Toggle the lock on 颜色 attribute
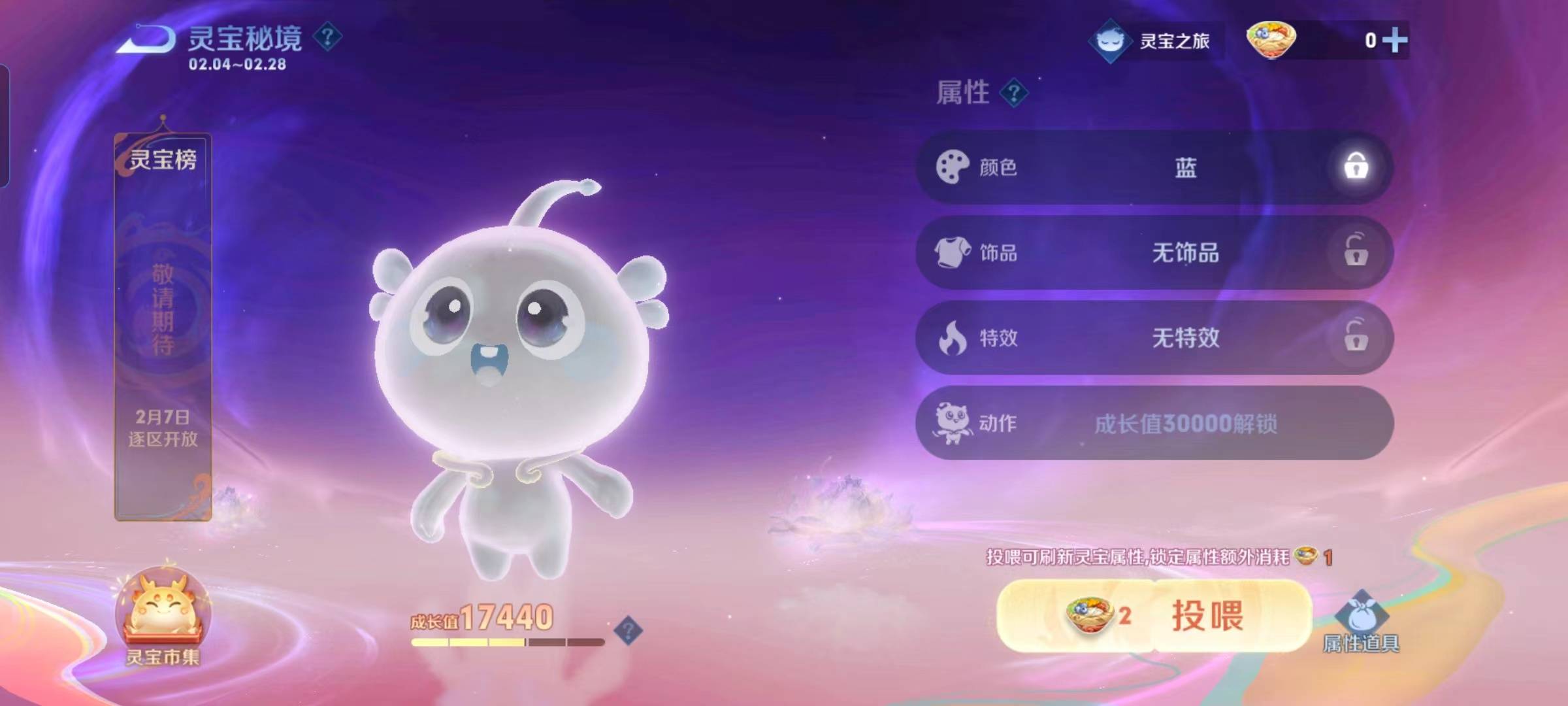The width and height of the screenshot is (1568, 706). (x=1356, y=167)
